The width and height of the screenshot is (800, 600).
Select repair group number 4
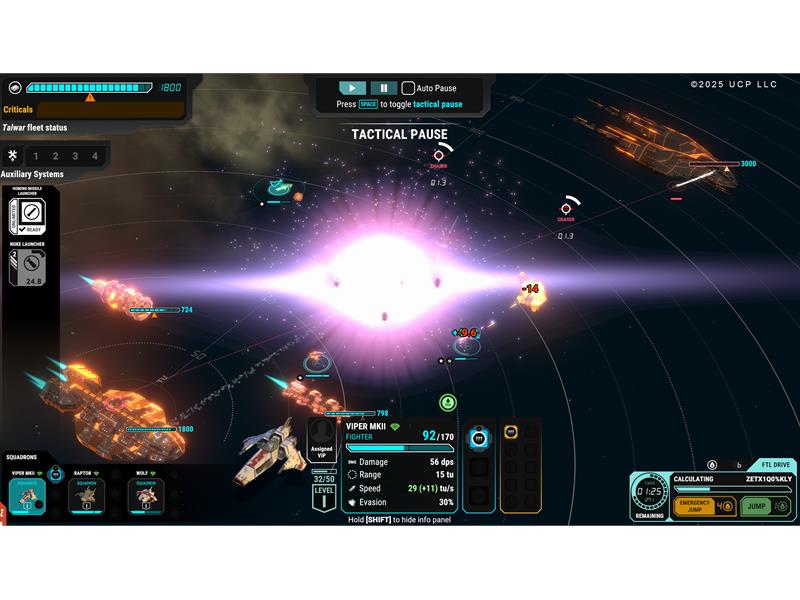(95, 156)
